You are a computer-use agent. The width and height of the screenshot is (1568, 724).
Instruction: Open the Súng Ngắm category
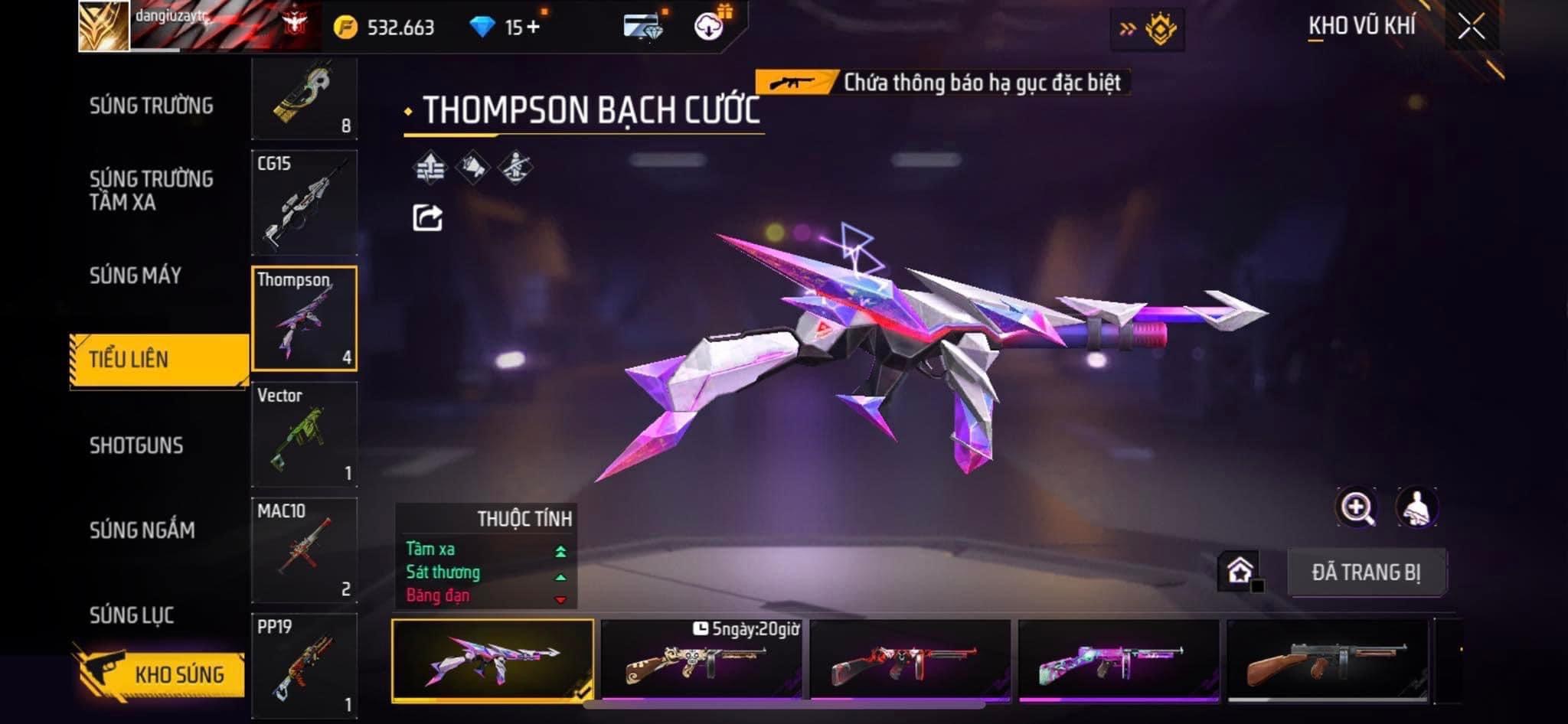pos(142,530)
